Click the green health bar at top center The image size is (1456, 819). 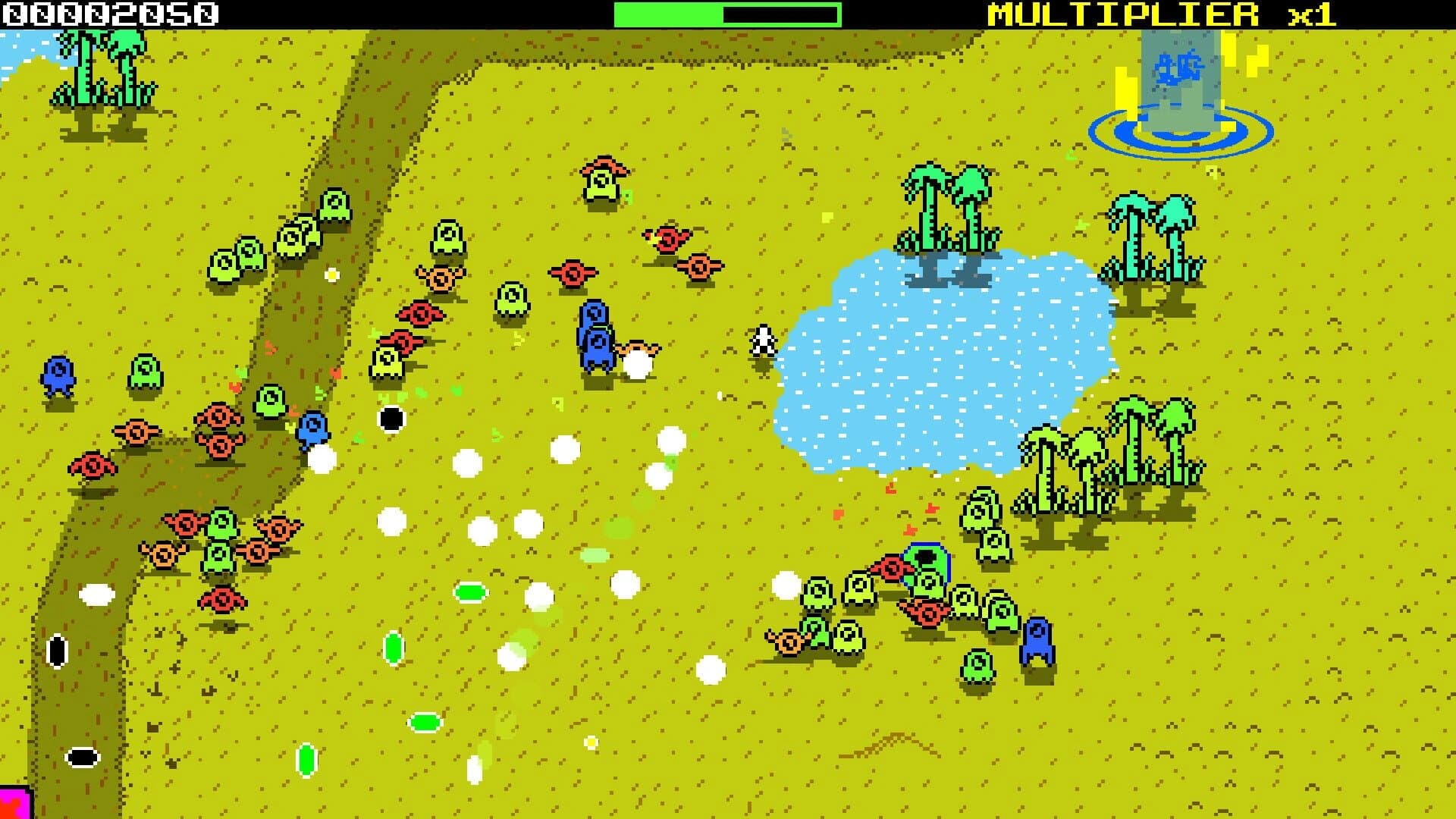667,12
